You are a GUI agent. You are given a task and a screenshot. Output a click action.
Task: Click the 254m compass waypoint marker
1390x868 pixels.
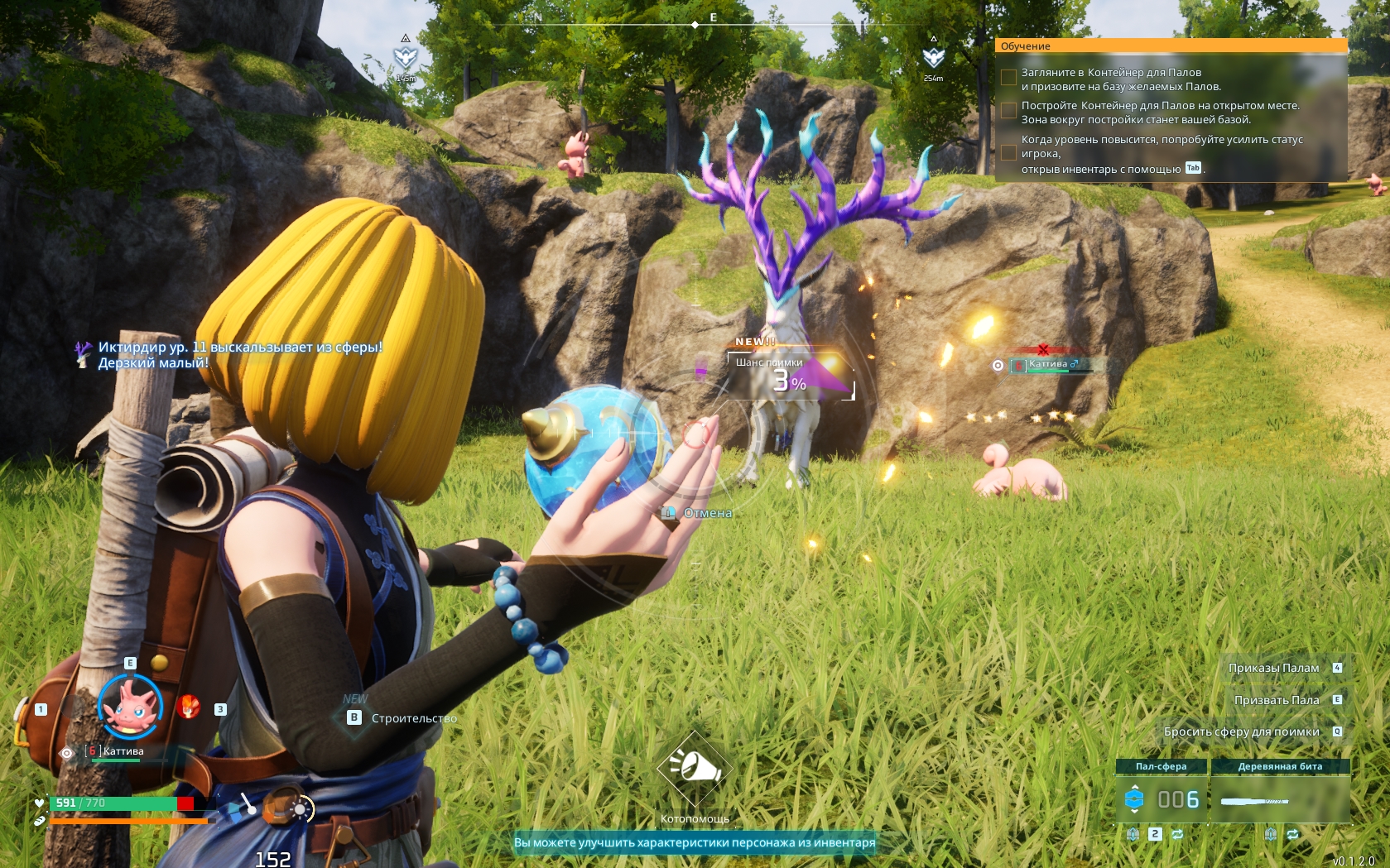[933, 58]
